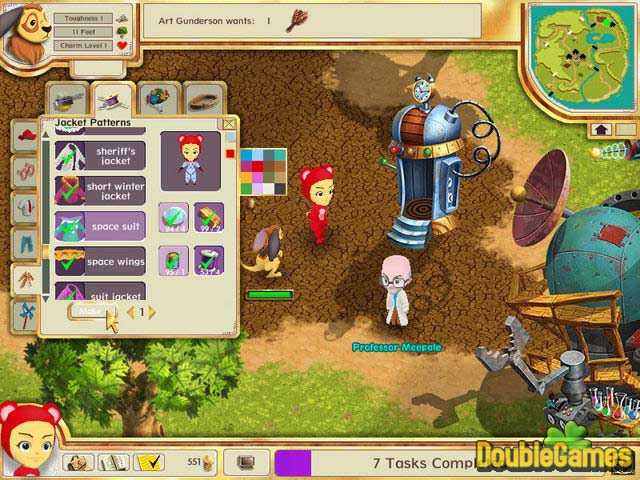The height and width of the screenshot is (480, 640).
Task: Switch to the sewing thread crafting tab
Action: [x=113, y=99]
